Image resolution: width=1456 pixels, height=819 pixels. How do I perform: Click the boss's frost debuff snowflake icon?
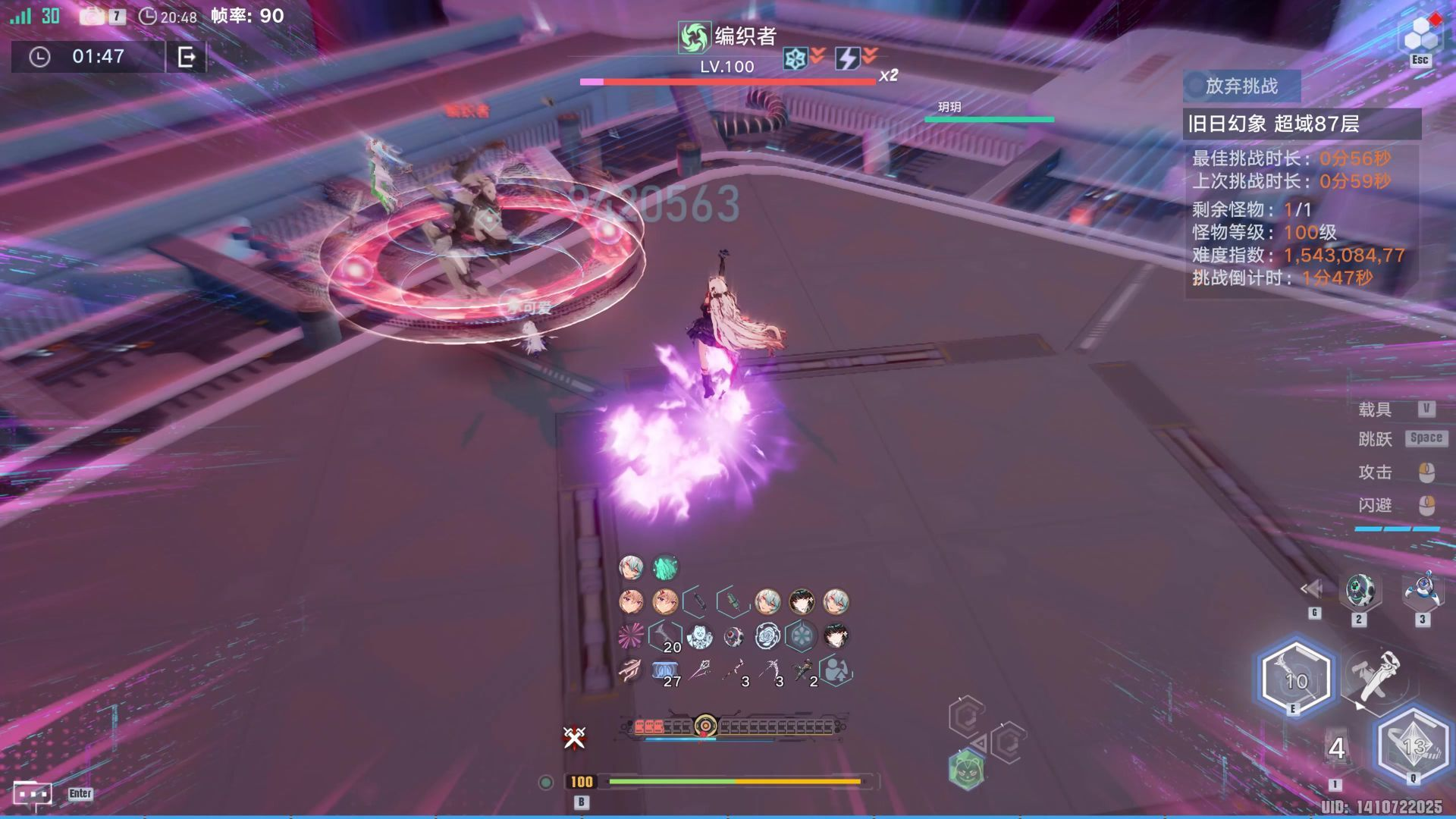pos(795,58)
